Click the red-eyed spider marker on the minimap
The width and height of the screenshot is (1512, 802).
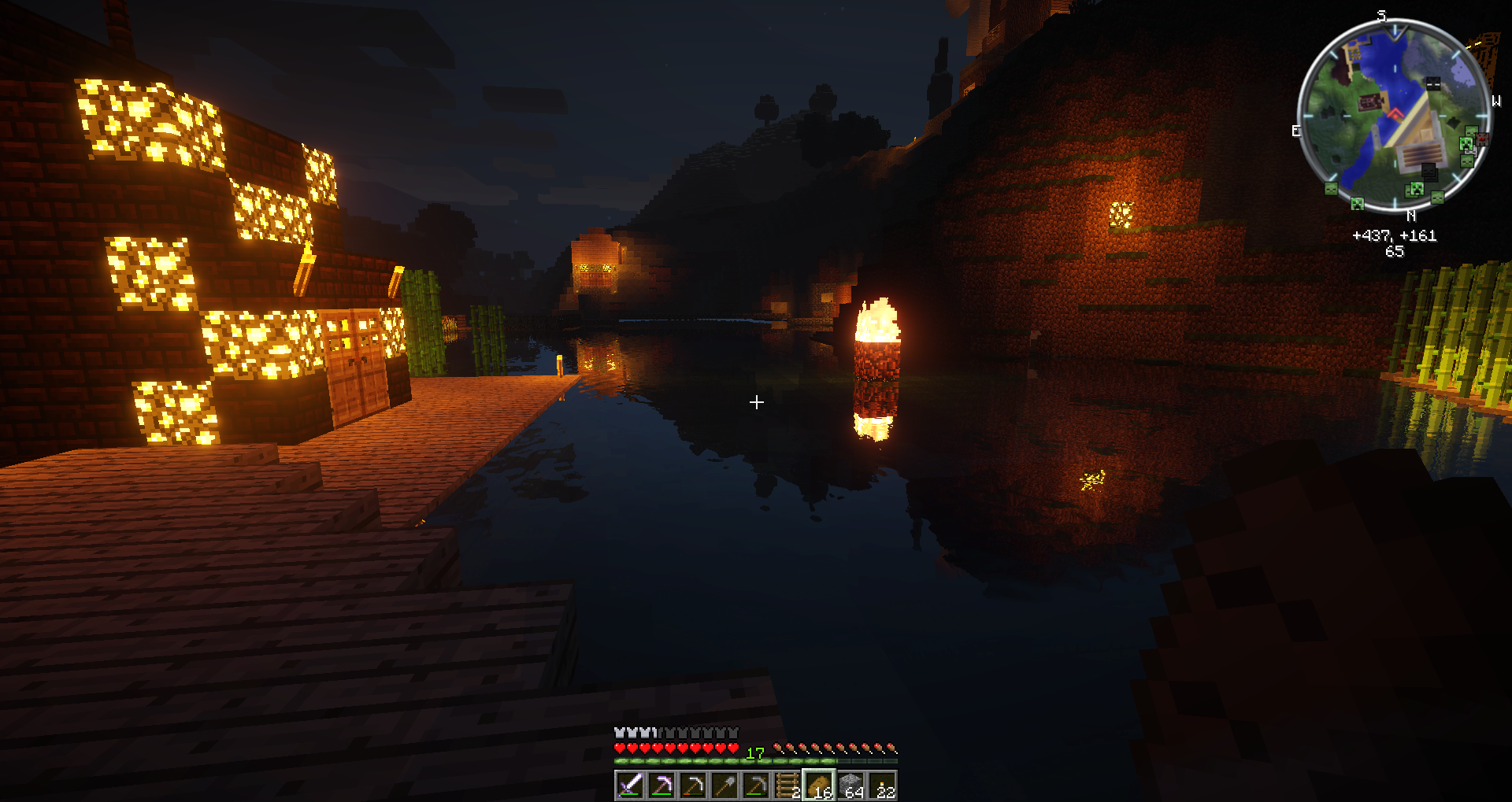[x=1482, y=139]
